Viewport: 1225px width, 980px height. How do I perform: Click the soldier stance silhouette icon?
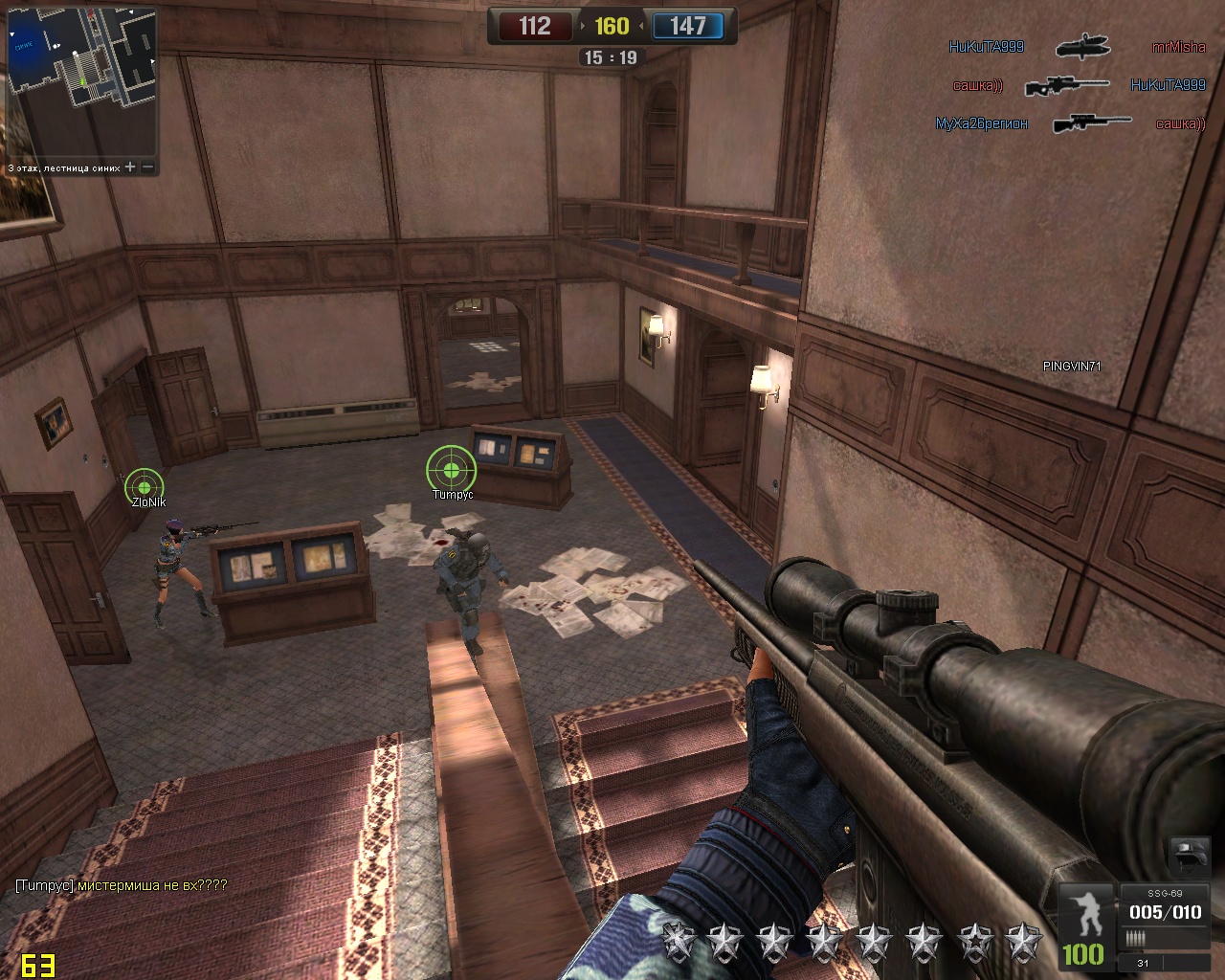1088,912
